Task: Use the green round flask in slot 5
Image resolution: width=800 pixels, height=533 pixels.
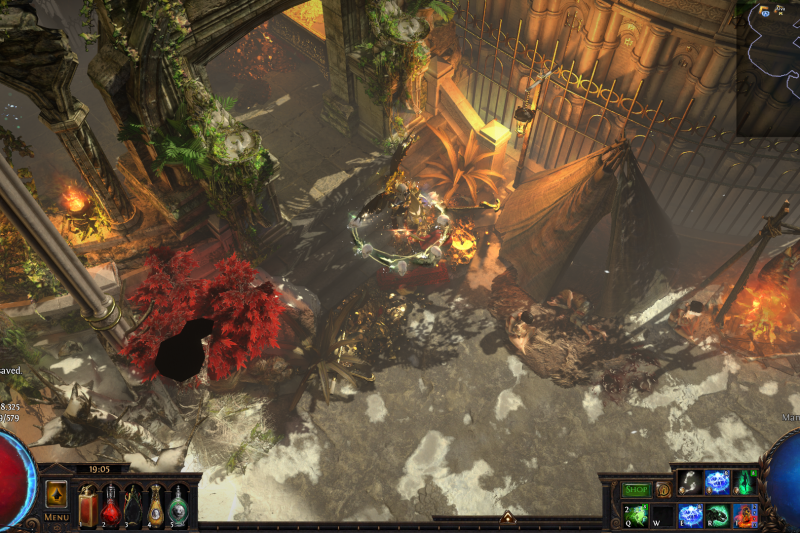Action: 178,507
